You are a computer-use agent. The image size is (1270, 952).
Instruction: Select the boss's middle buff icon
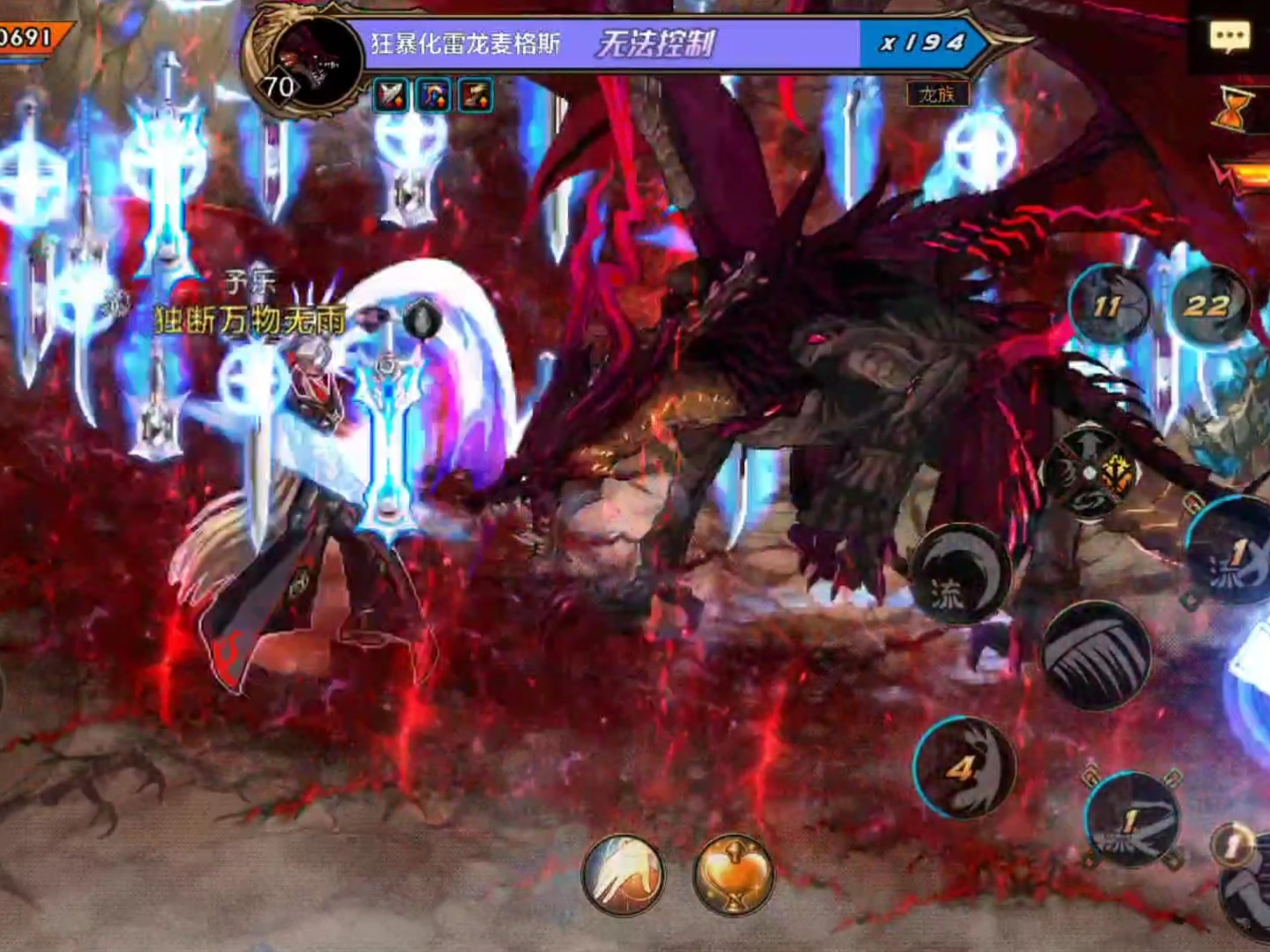(433, 97)
